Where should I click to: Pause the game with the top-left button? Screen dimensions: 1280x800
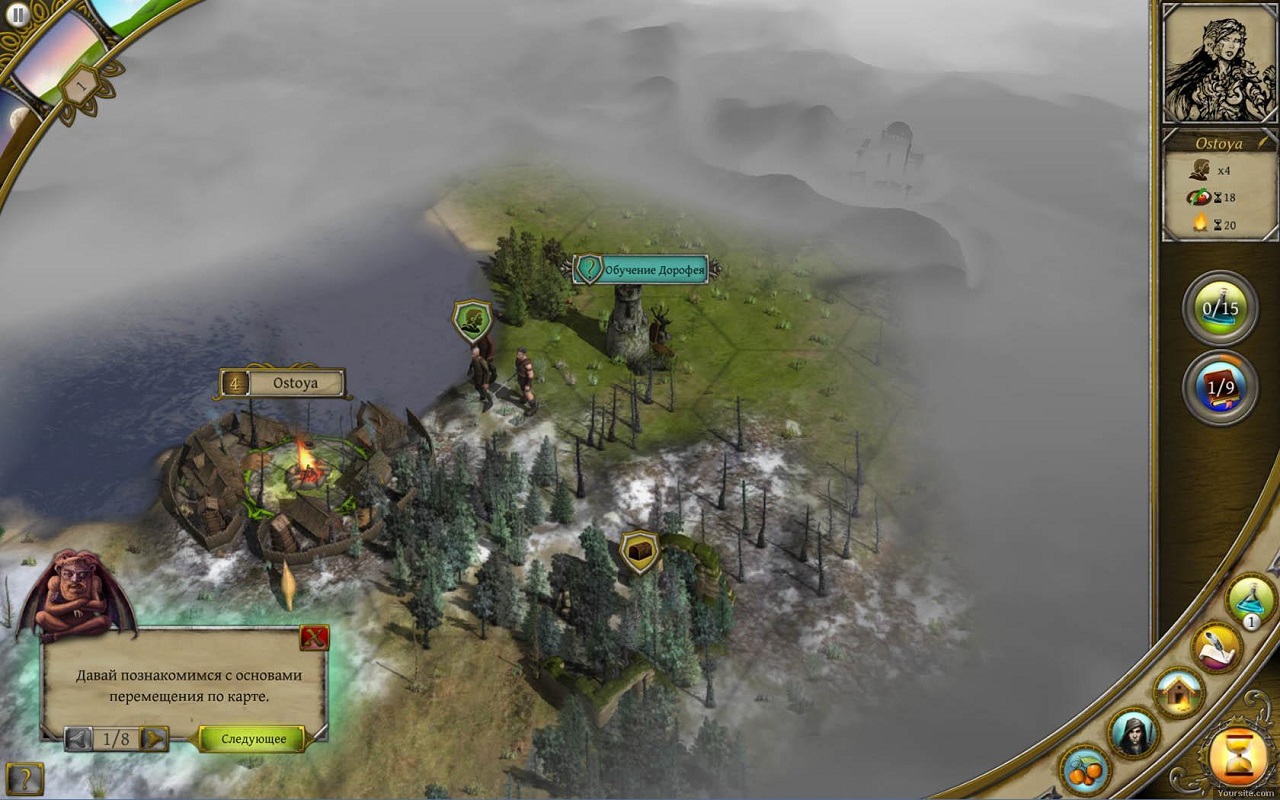pyautogui.click(x=17, y=15)
